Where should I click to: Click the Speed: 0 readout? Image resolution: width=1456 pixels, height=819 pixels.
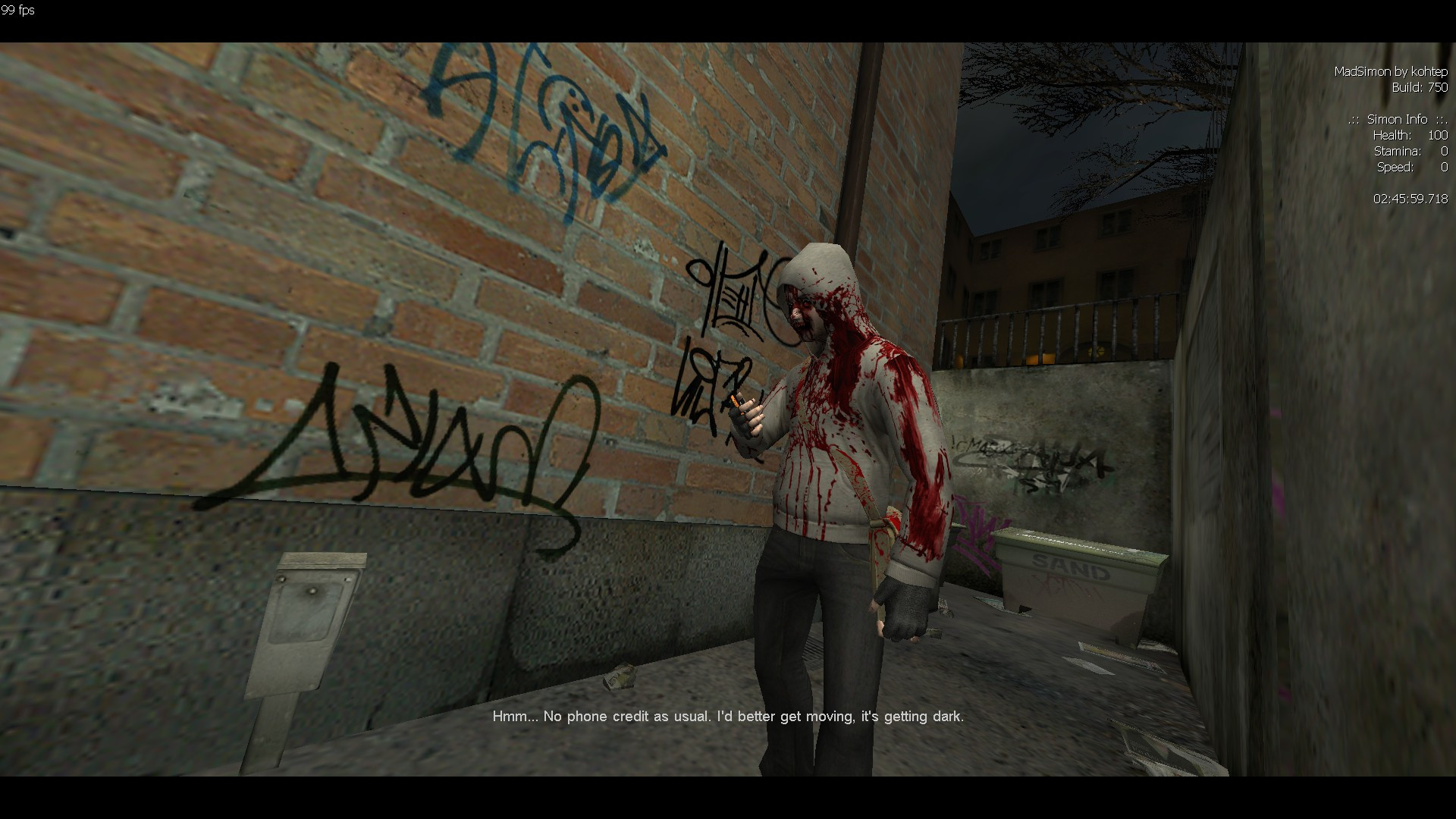point(1412,167)
